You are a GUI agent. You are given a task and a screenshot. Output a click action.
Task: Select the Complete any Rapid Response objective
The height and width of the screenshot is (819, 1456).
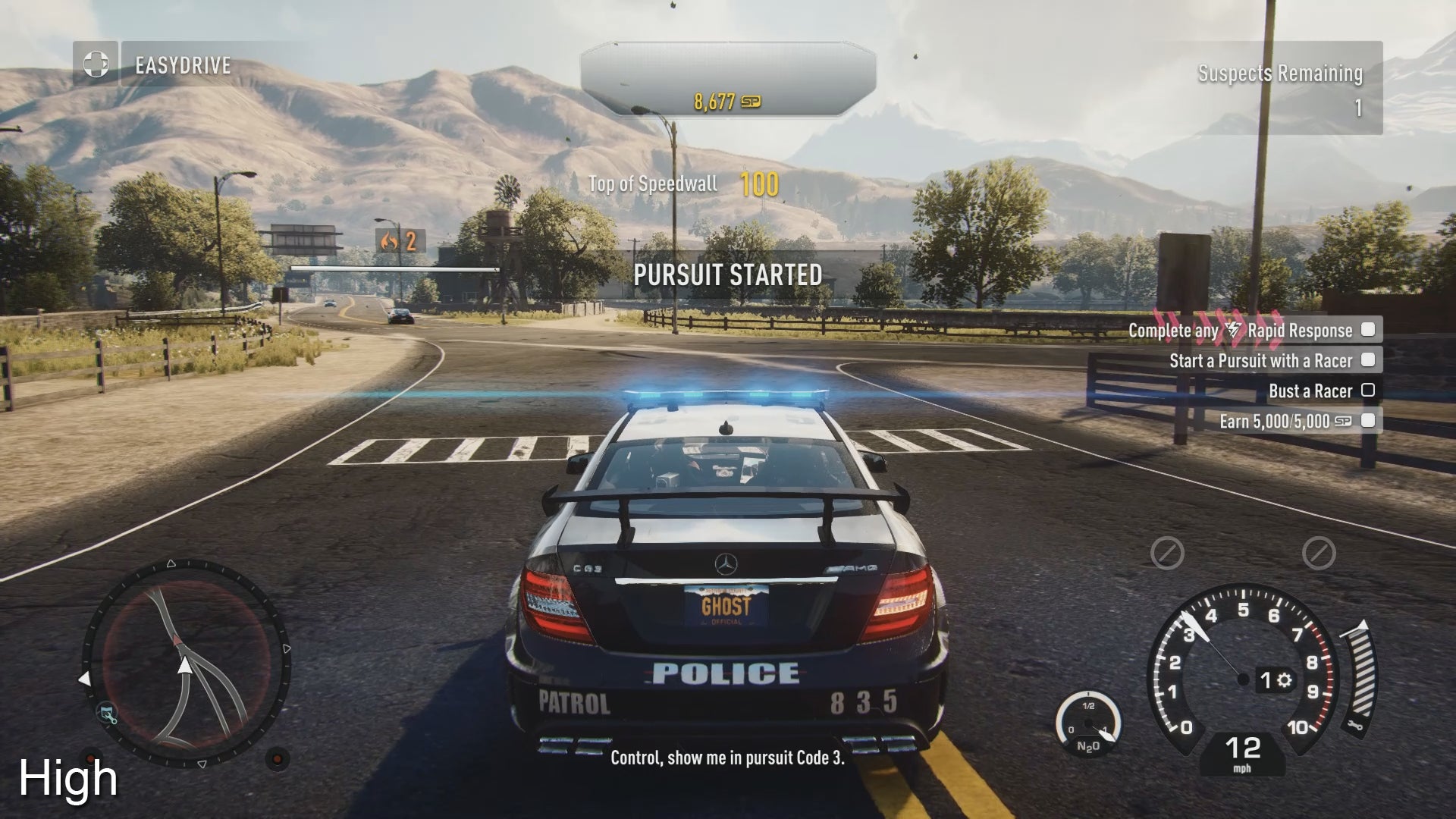click(1250, 330)
